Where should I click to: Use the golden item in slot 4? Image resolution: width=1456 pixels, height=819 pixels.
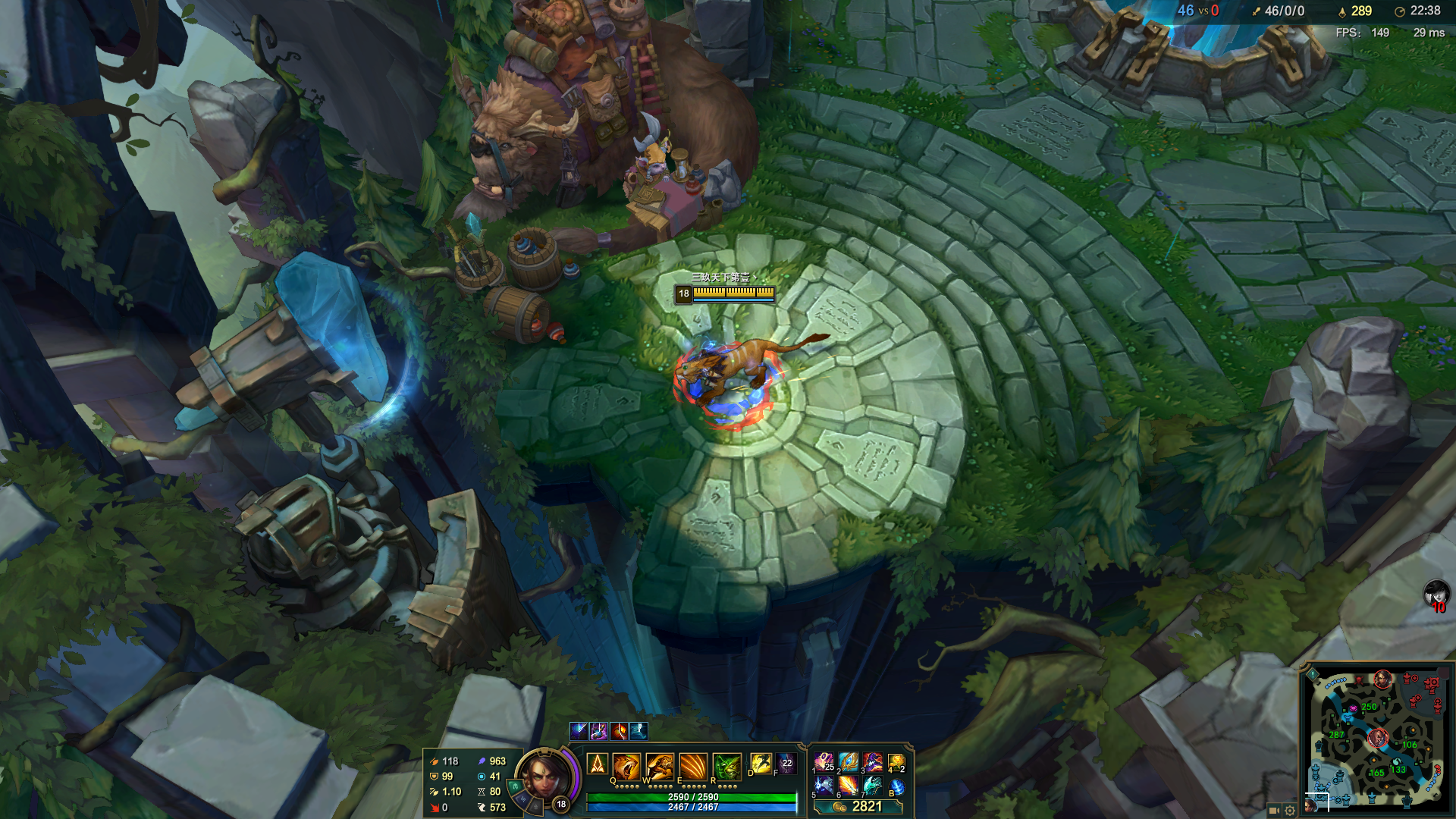(x=896, y=762)
